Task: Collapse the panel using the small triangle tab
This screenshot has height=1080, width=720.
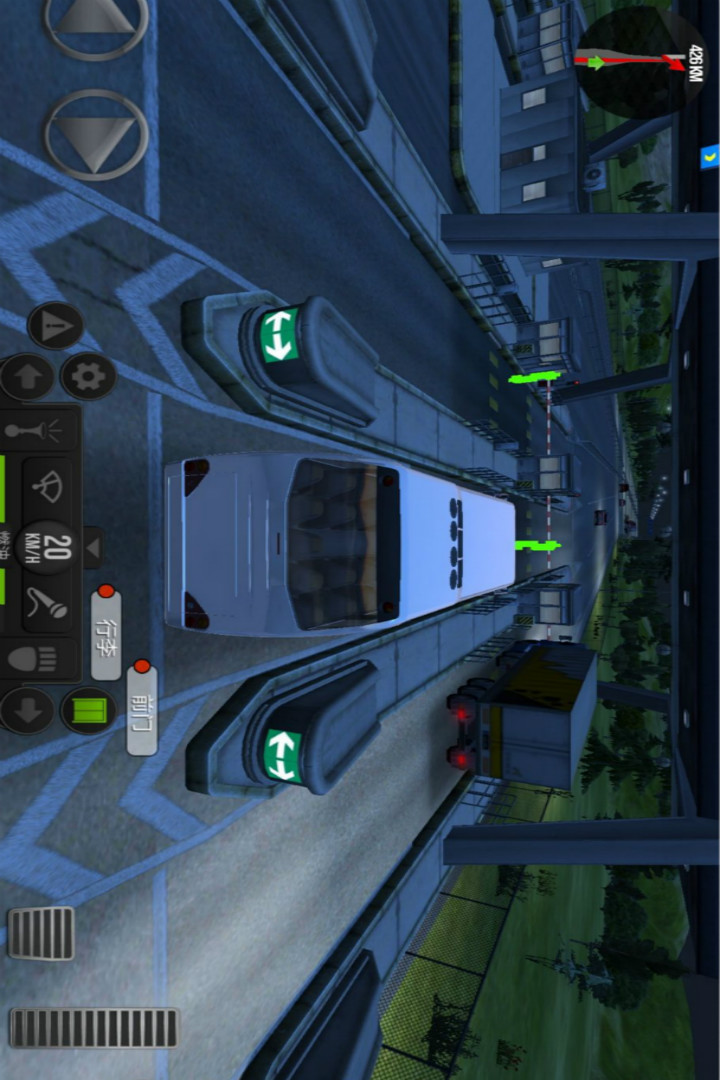Action: (x=92, y=547)
